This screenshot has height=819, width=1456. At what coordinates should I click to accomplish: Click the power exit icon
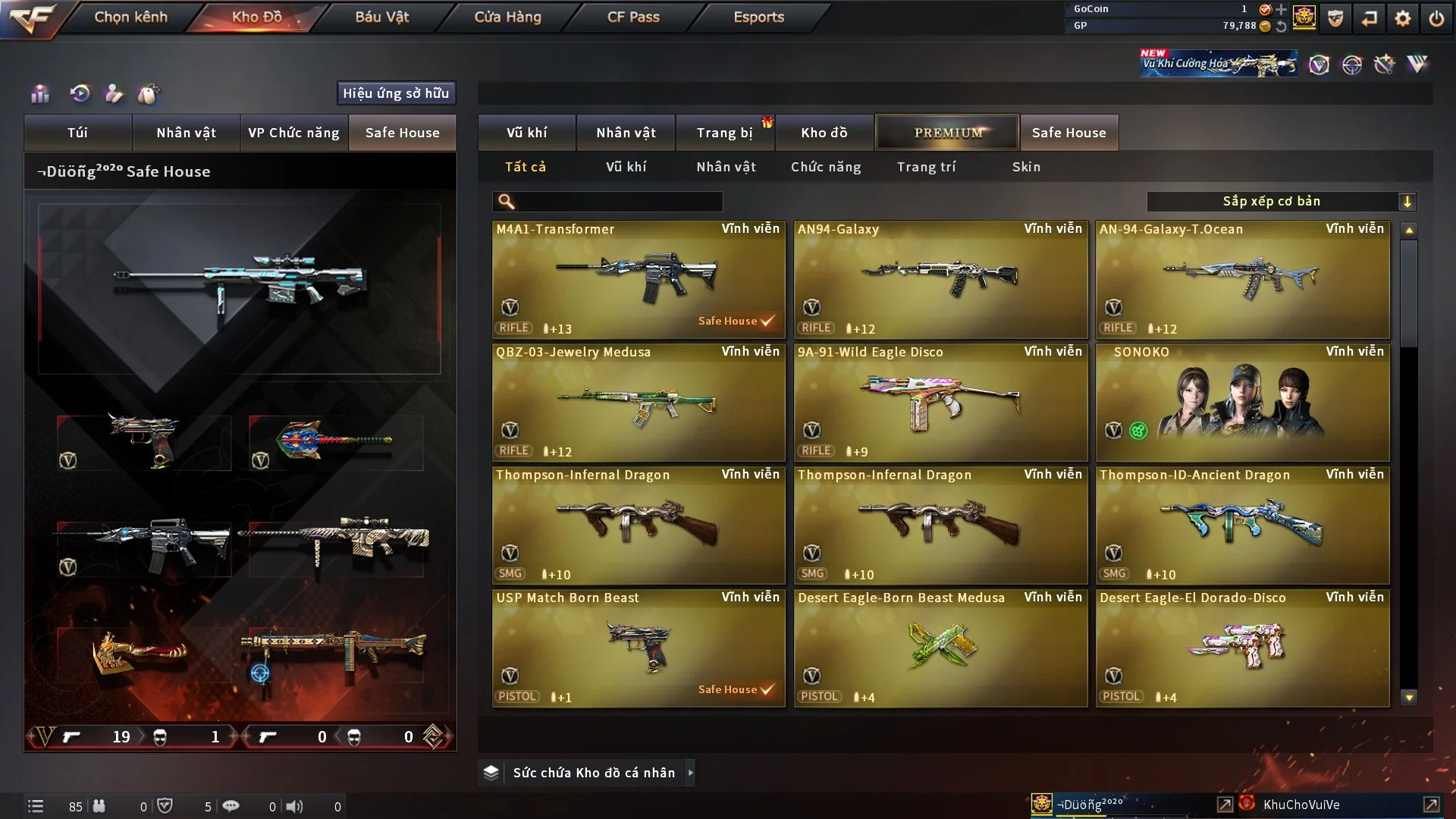(x=1436, y=18)
